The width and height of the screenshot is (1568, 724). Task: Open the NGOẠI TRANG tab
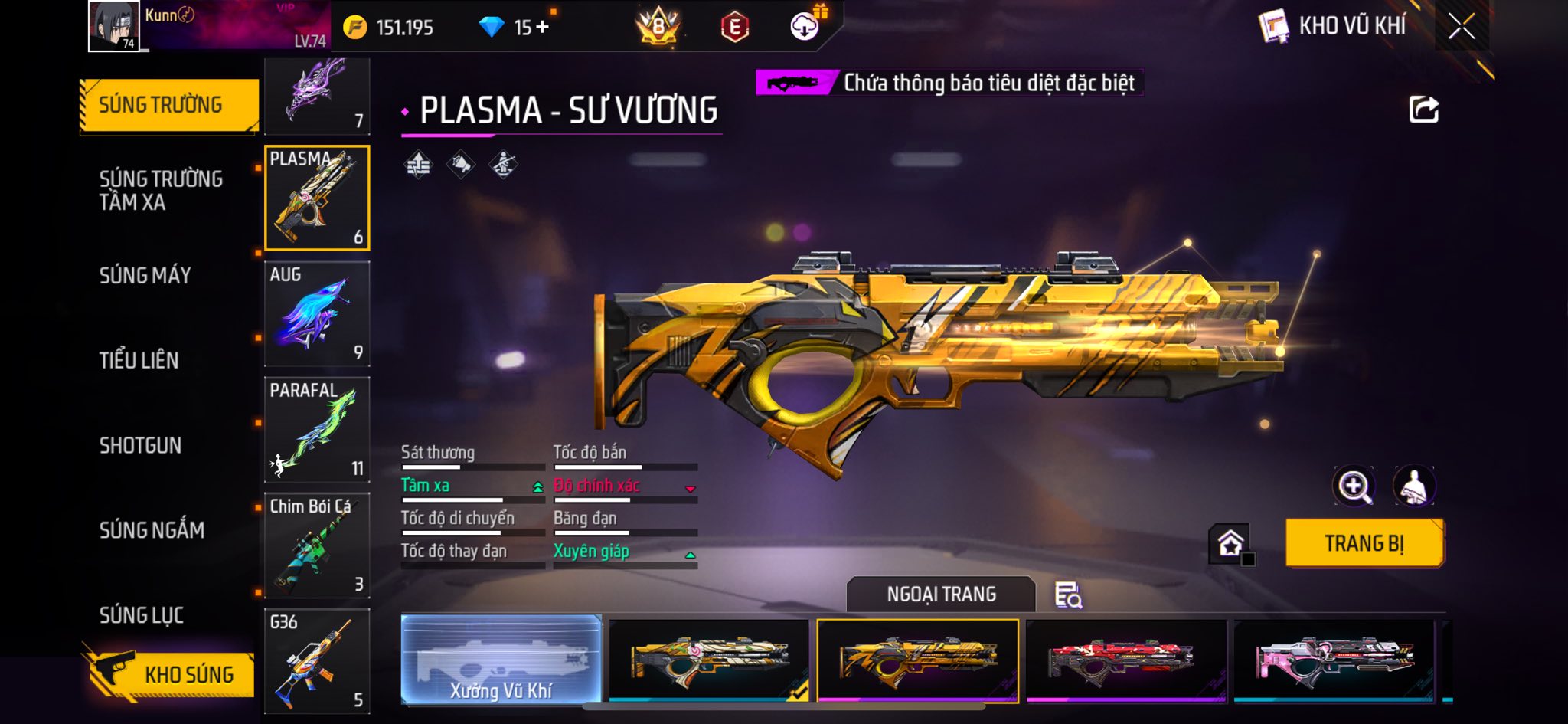(x=941, y=595)
